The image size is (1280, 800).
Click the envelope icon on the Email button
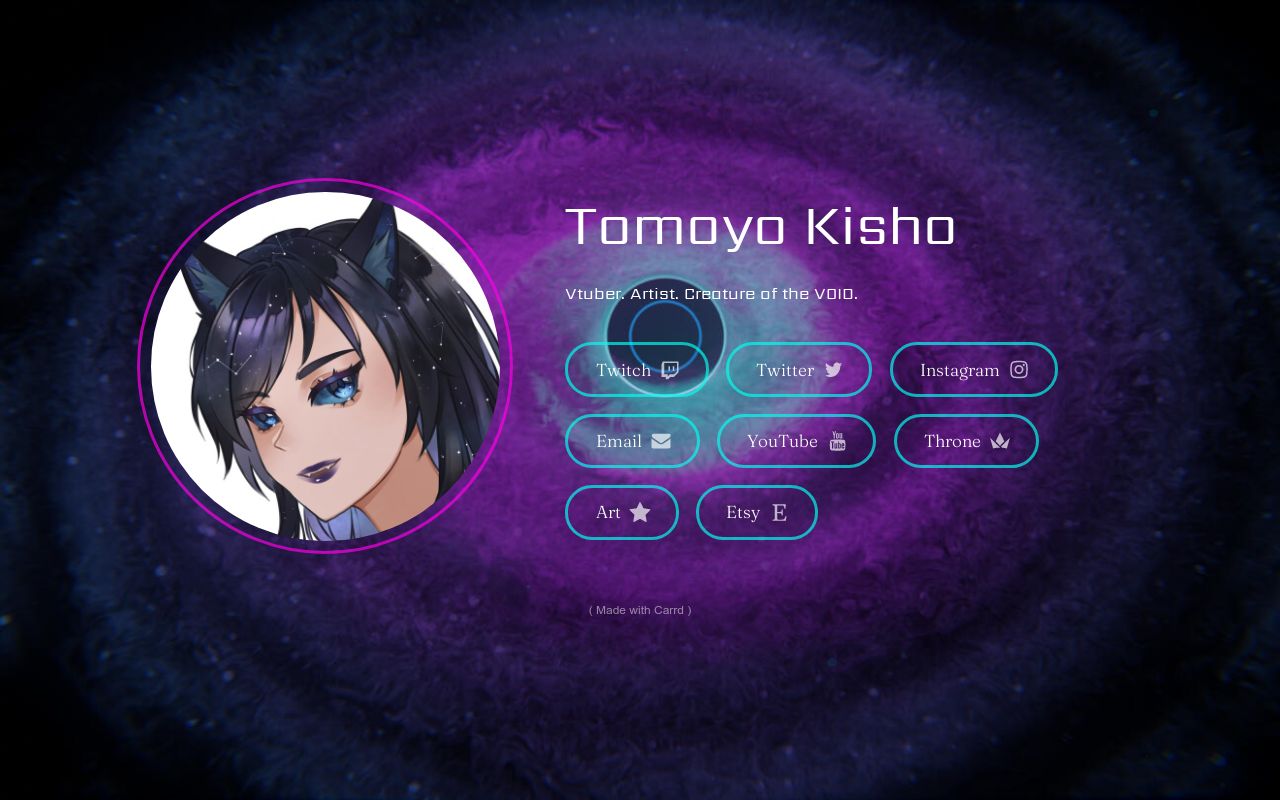[660, 441]
